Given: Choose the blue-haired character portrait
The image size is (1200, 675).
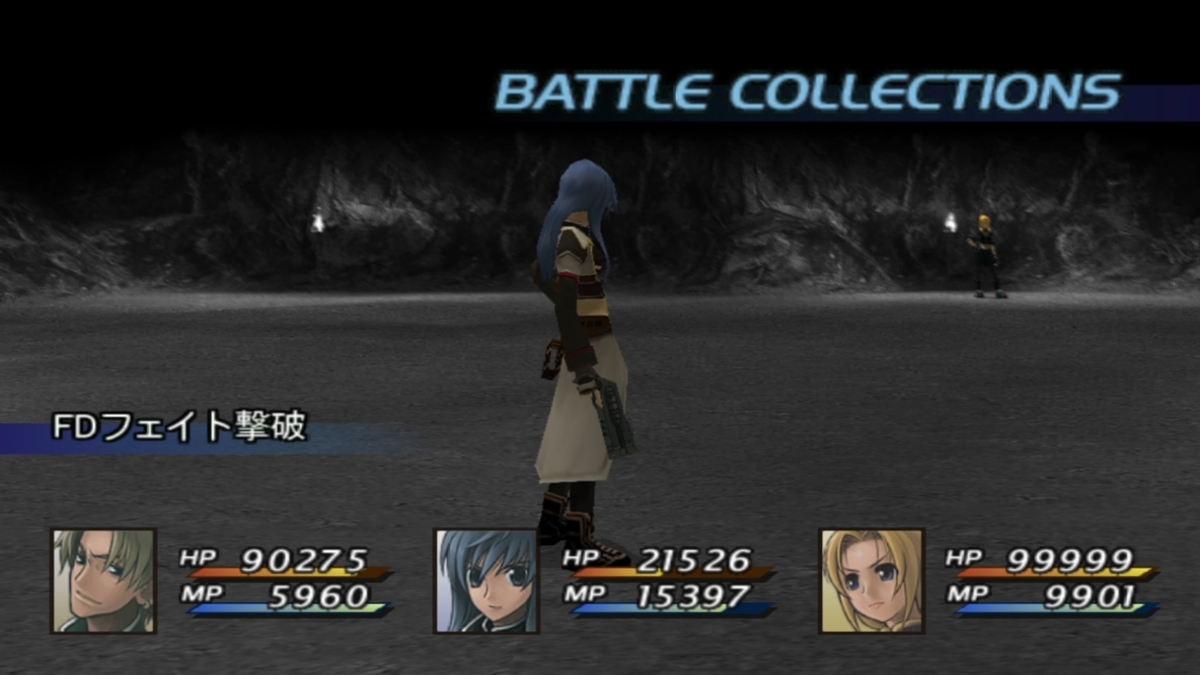Looking at the screenshot, I should 486,581.
